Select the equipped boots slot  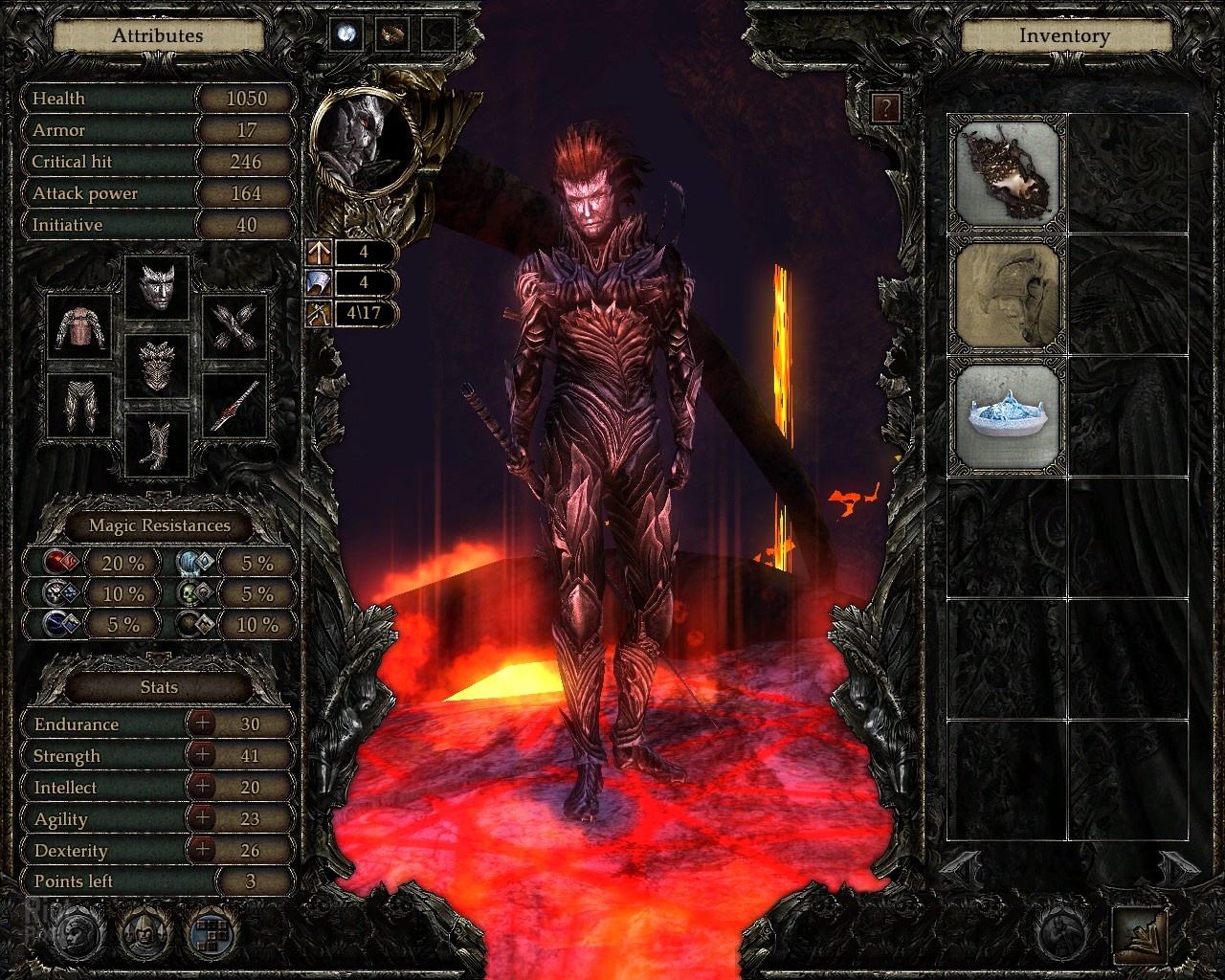[157, 444]
